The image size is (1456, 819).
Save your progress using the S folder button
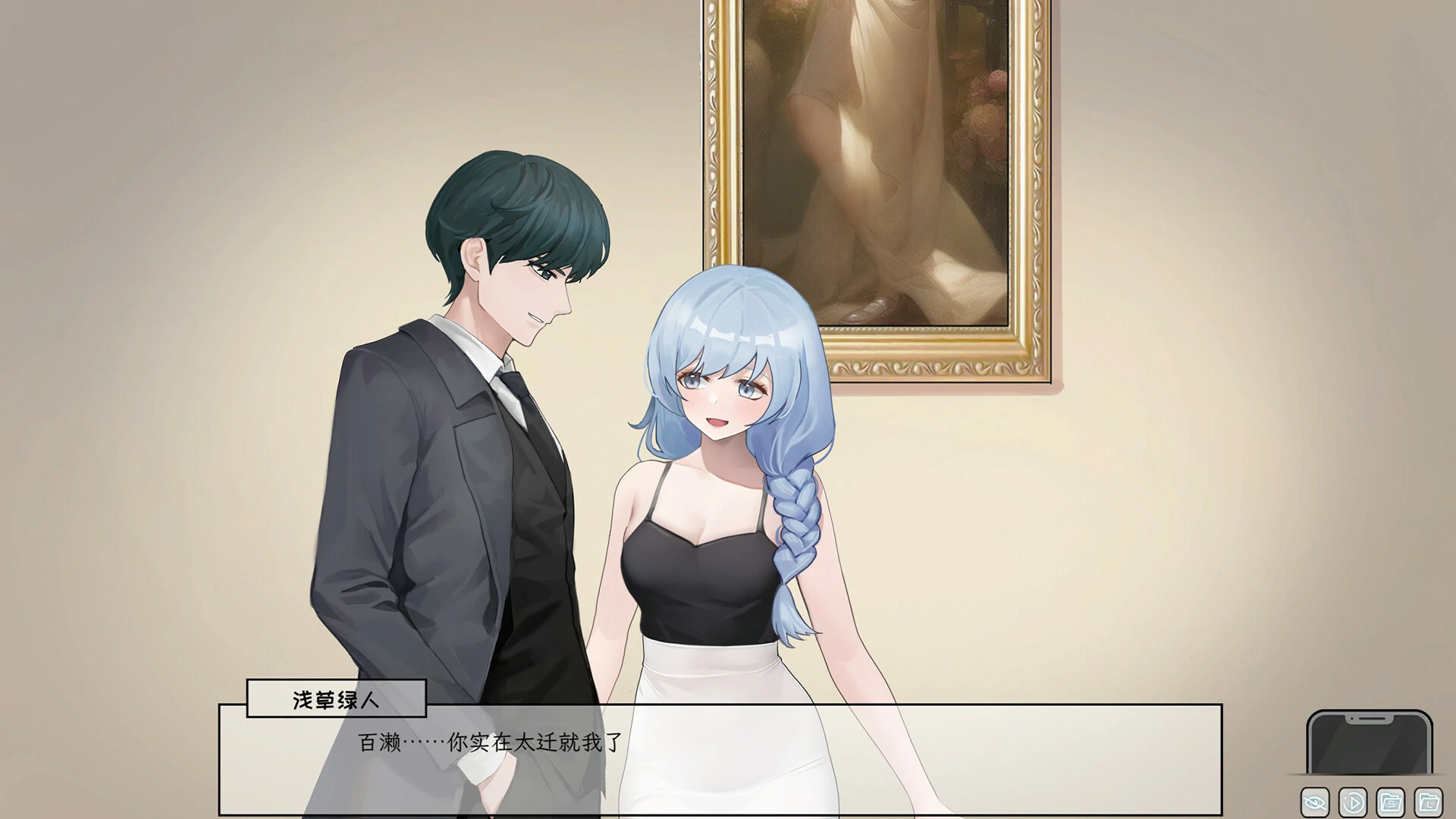[x=1391, y=802]
